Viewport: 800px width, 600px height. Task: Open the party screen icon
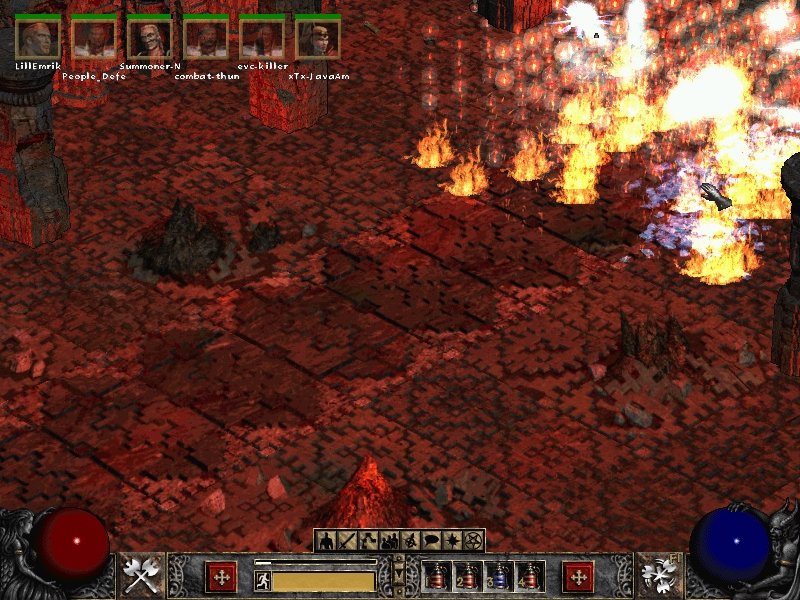(389, 541)
